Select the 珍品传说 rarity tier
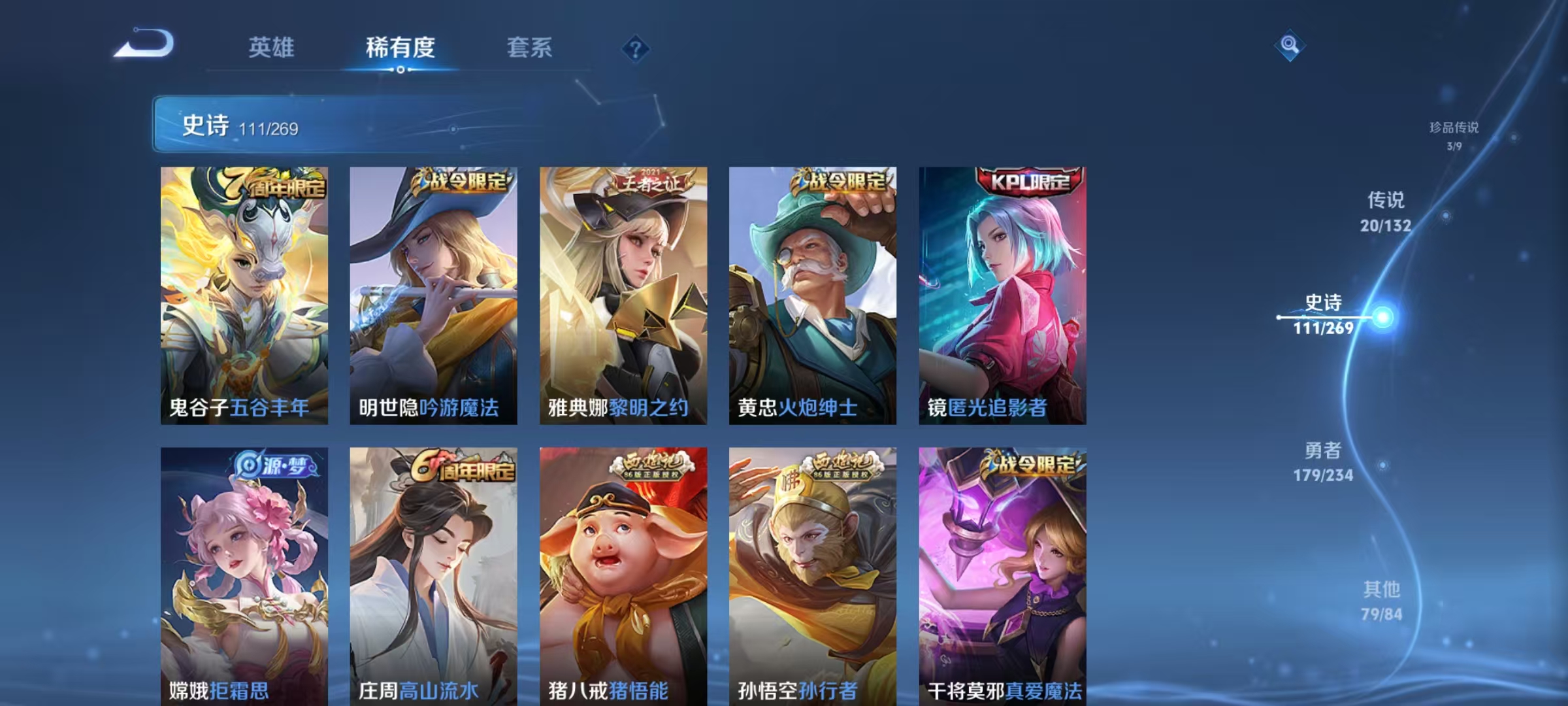Image resolution: width=1568 pixels, height=706 pixels. coord(1454,135)
